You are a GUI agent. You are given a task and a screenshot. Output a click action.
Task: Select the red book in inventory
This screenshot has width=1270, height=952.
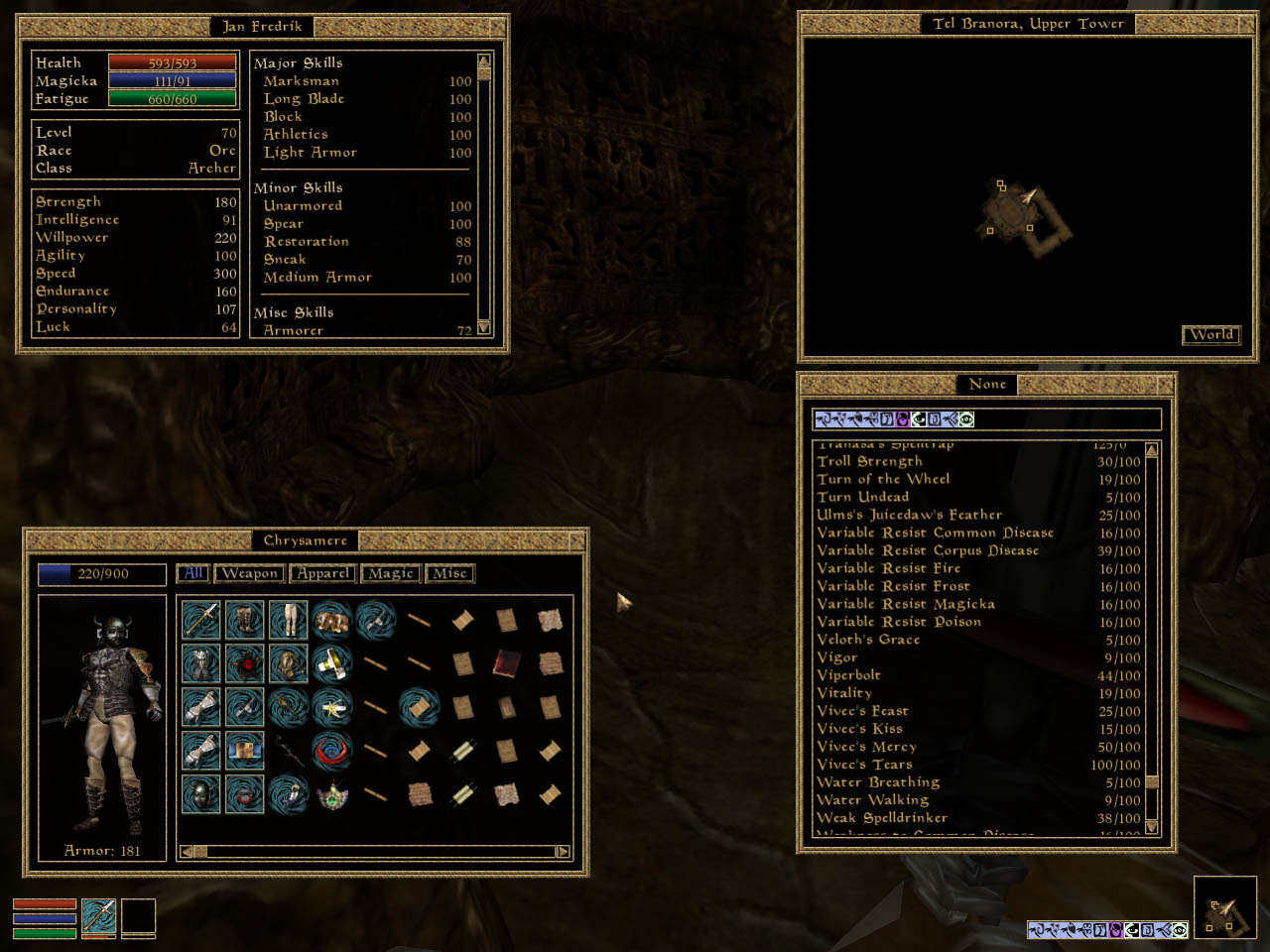point(507,662)
